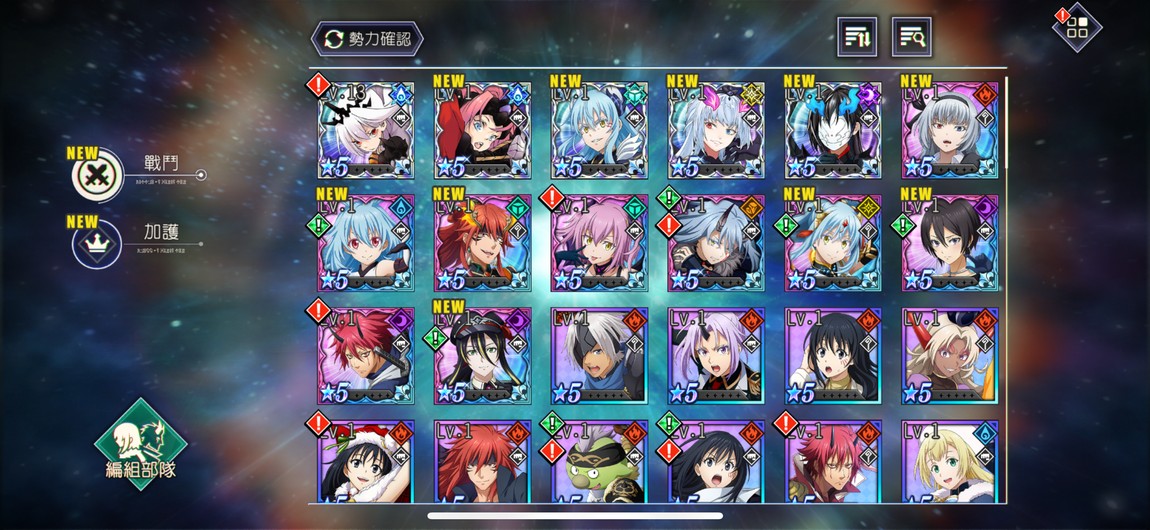Select the Lv.13 white-haired character card

click(x=366, y=131)
